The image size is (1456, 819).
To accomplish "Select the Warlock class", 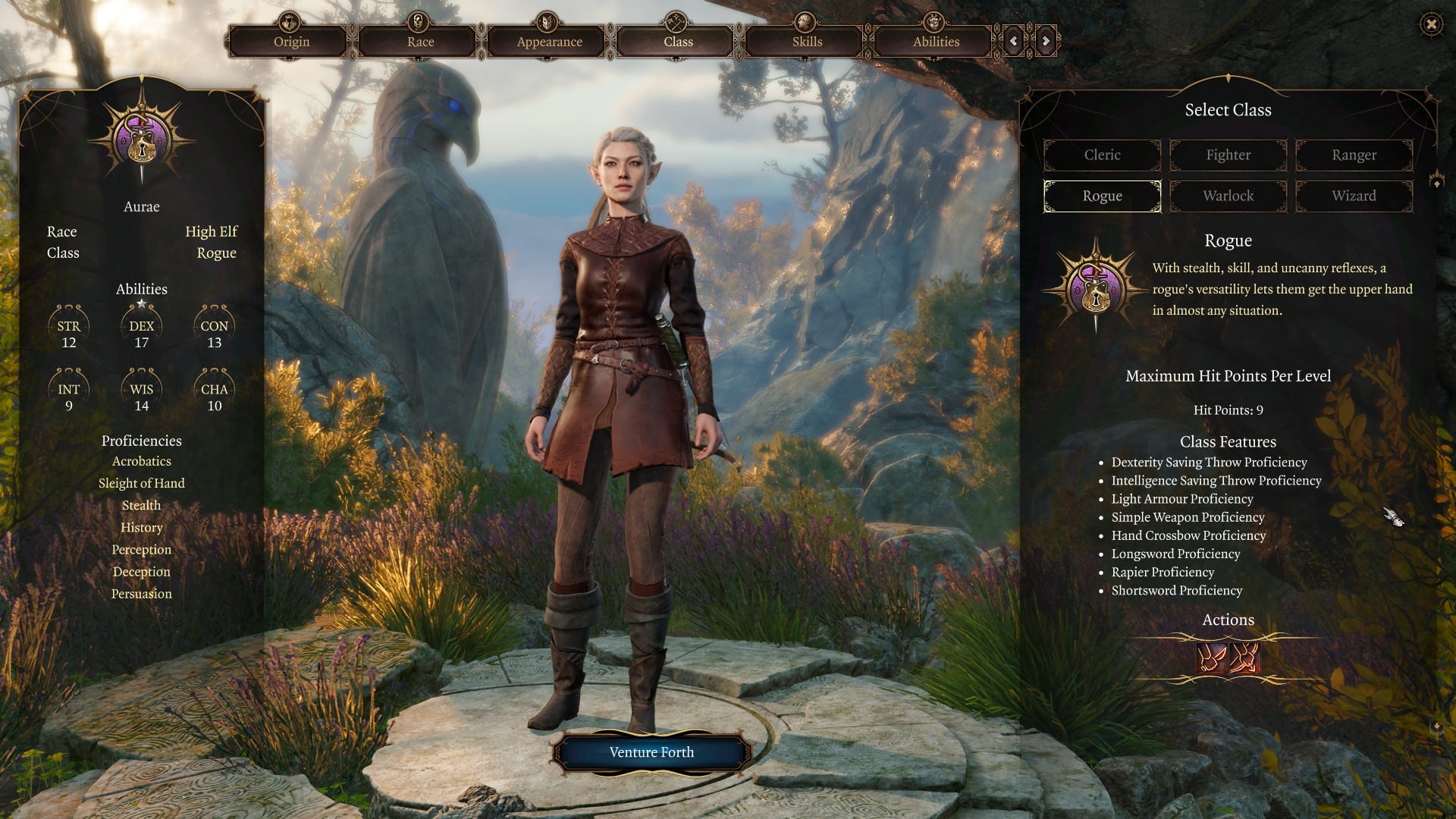I will click(1228, 196).
